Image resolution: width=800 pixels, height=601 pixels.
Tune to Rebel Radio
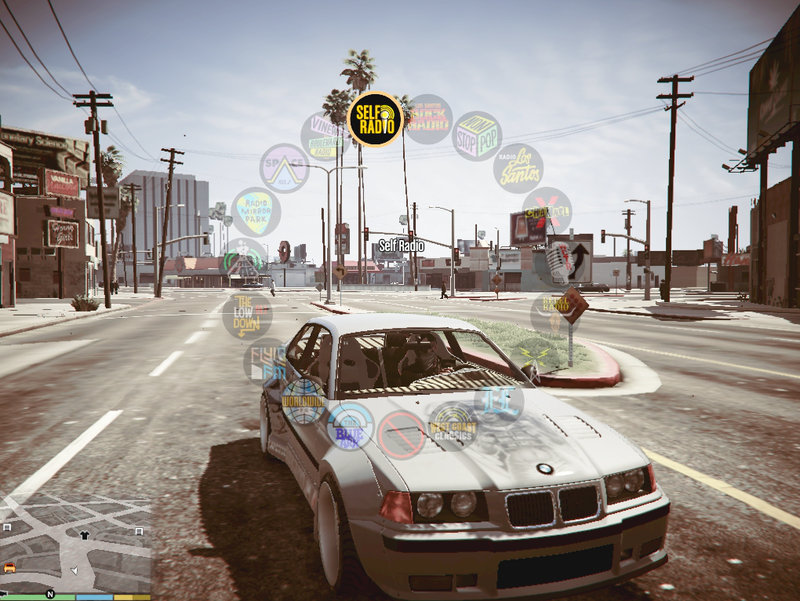555,314
